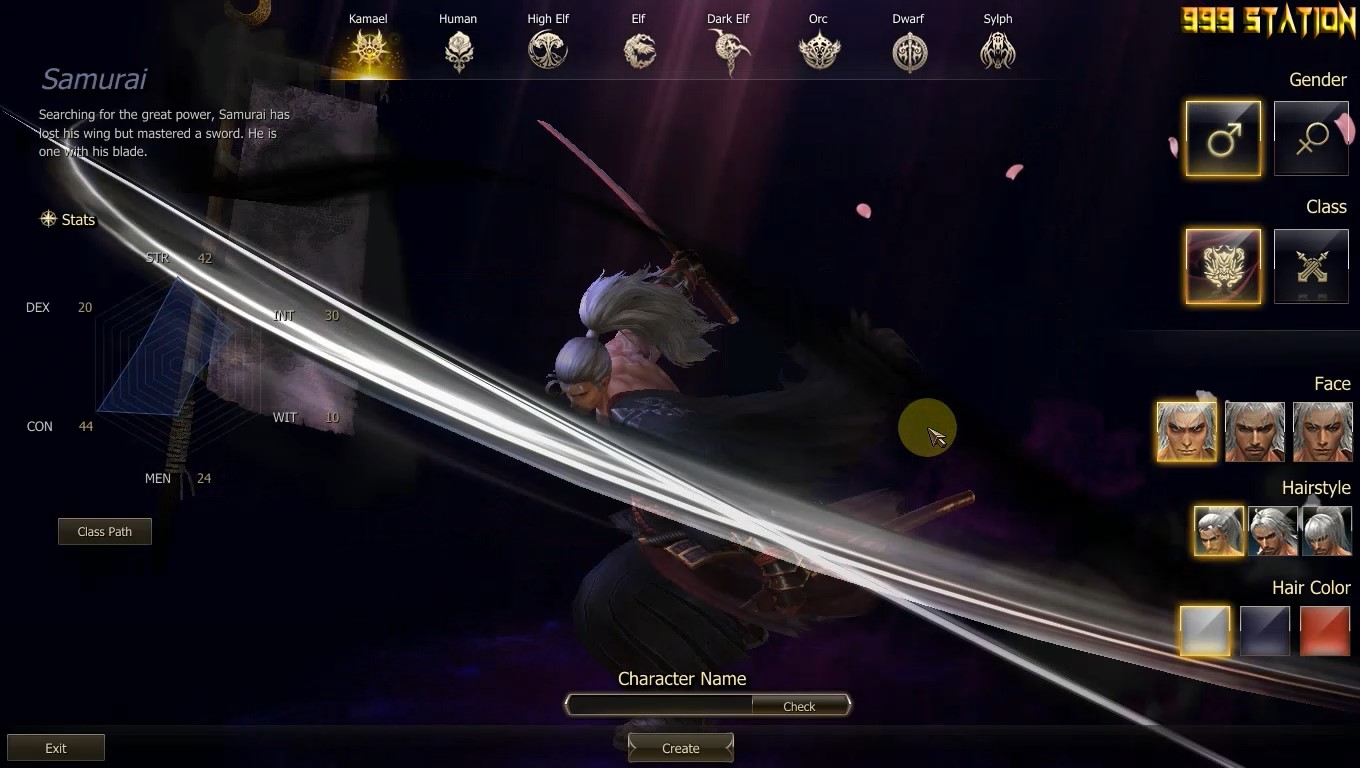Select the female gender icon
Image resolution: width=1360 pixels, height=768 pixels.
click(x=1311, y=138)
